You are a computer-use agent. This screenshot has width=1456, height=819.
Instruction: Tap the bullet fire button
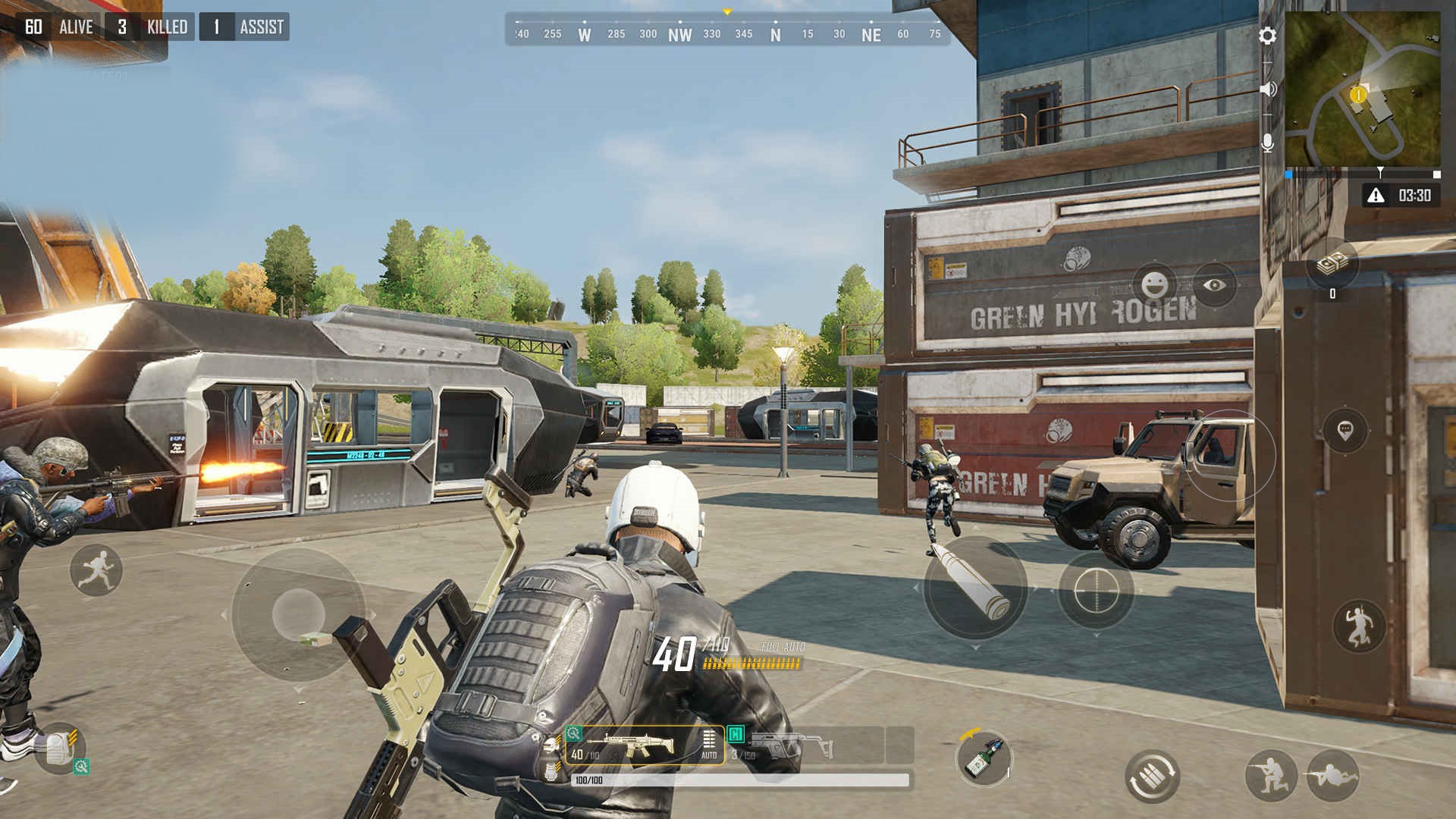point(975,586)
